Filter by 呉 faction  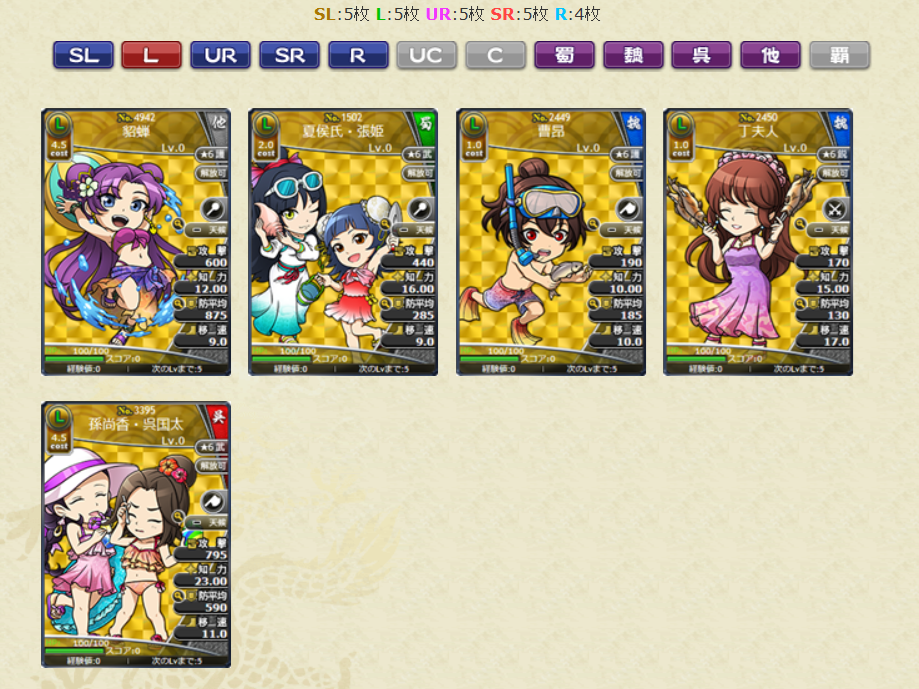pos(702,56)
